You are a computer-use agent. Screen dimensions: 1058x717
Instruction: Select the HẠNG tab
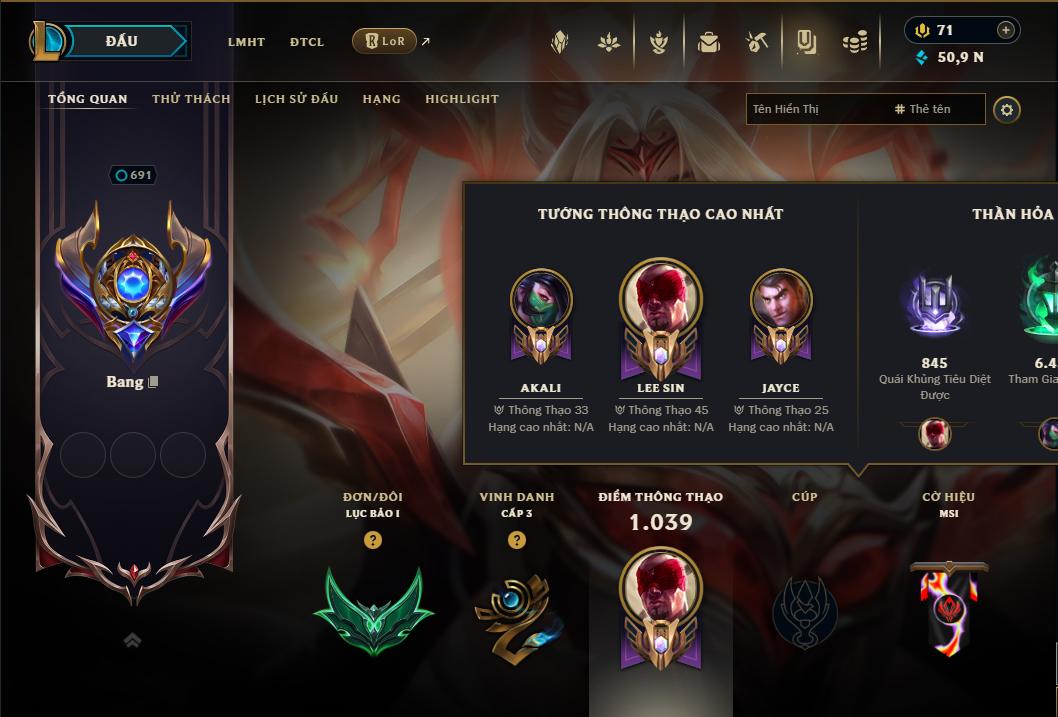381,99
